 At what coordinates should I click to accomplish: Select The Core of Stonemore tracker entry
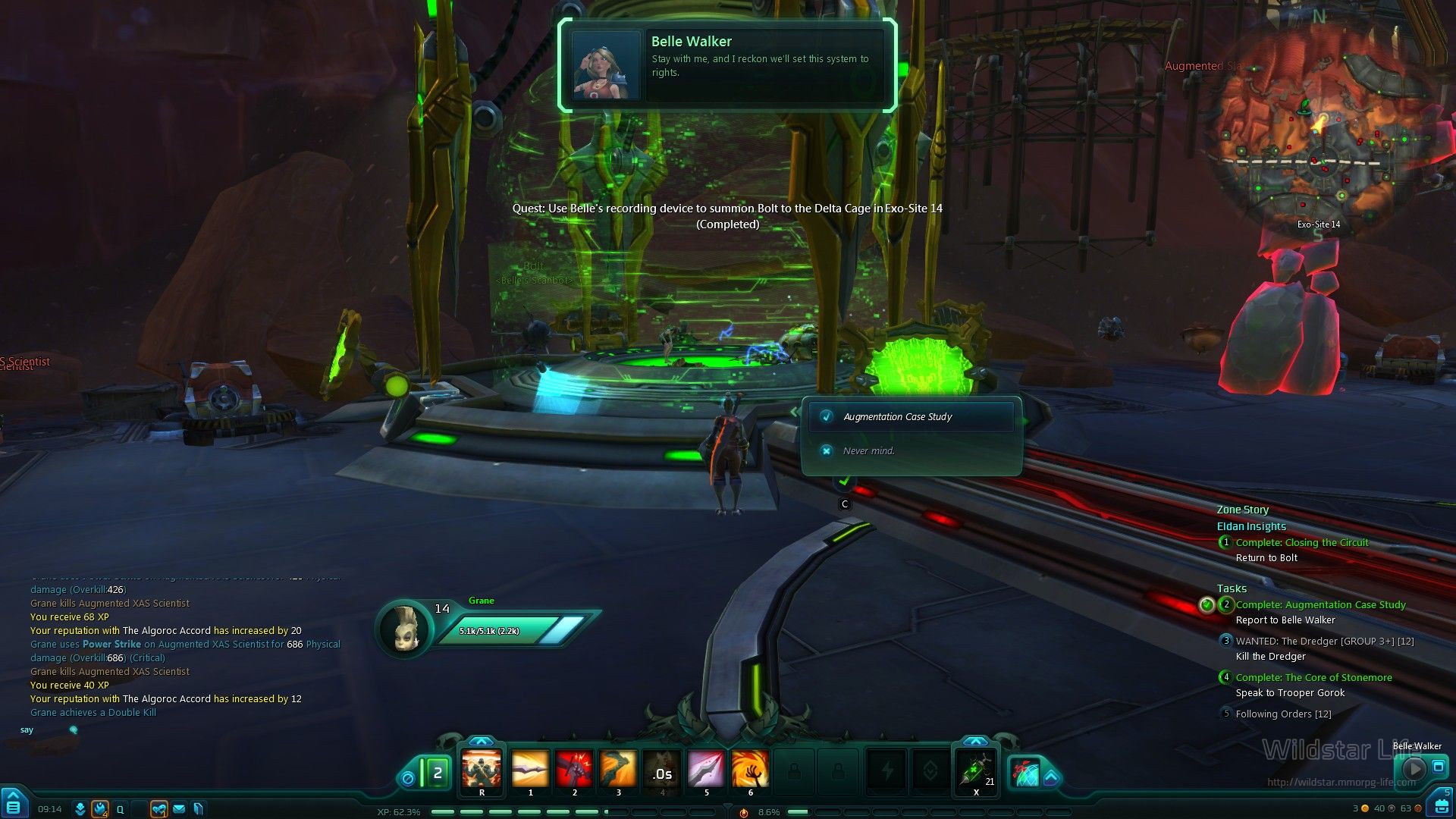click(1313, 678)
